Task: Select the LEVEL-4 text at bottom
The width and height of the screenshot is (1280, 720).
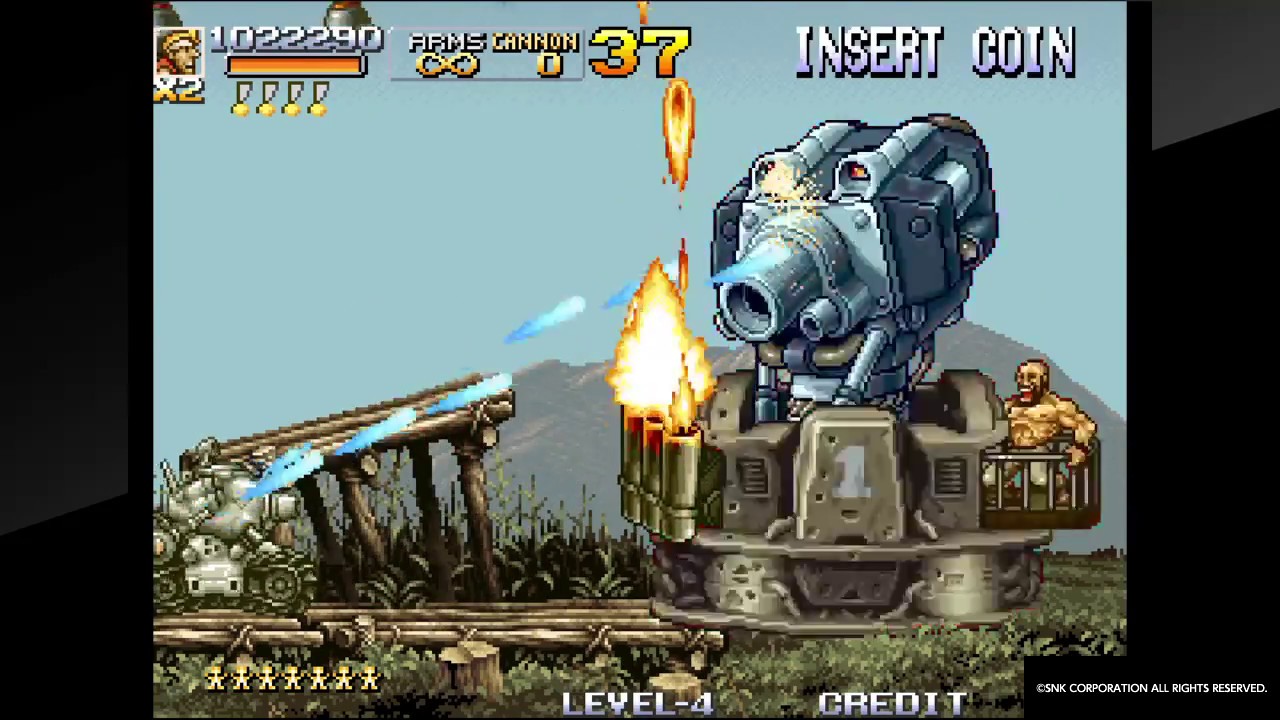Action: [637, 700]
